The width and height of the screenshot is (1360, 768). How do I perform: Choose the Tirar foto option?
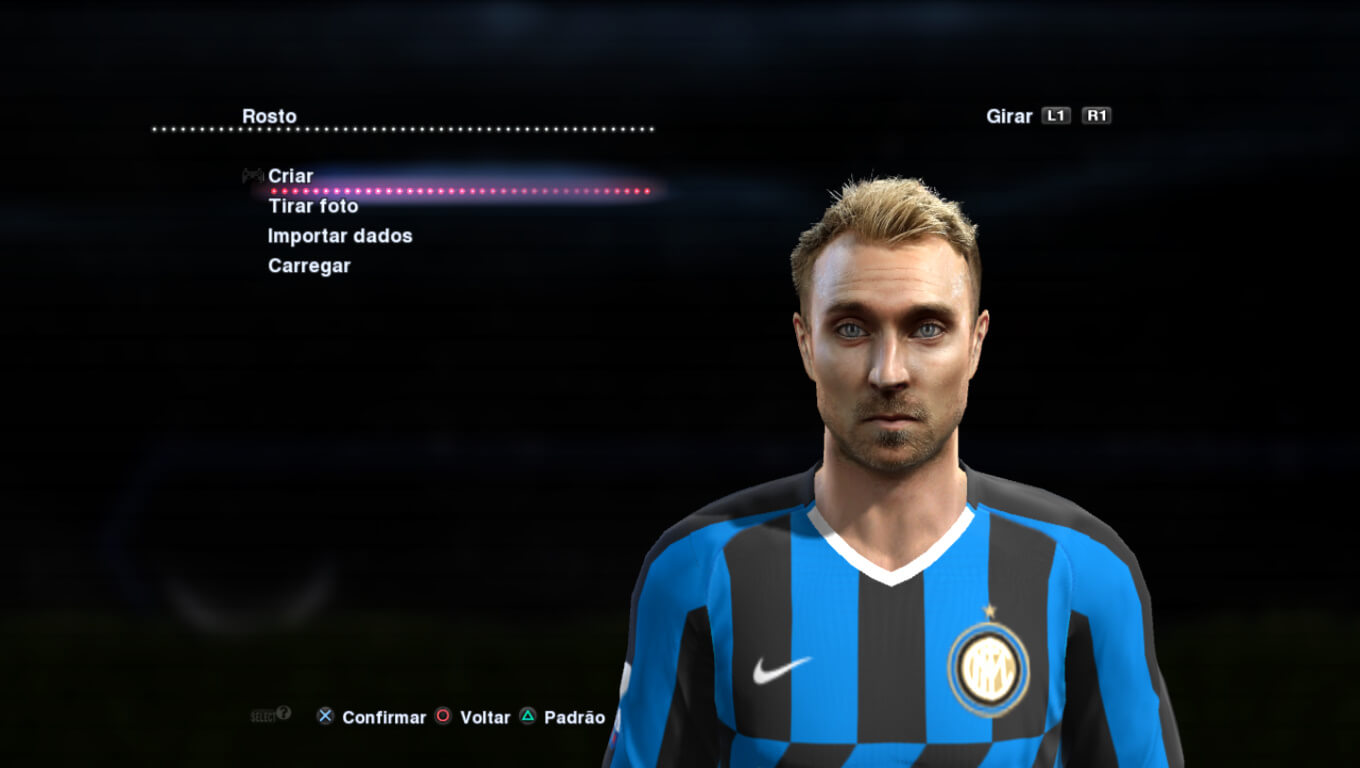click(x=313, y=206)
